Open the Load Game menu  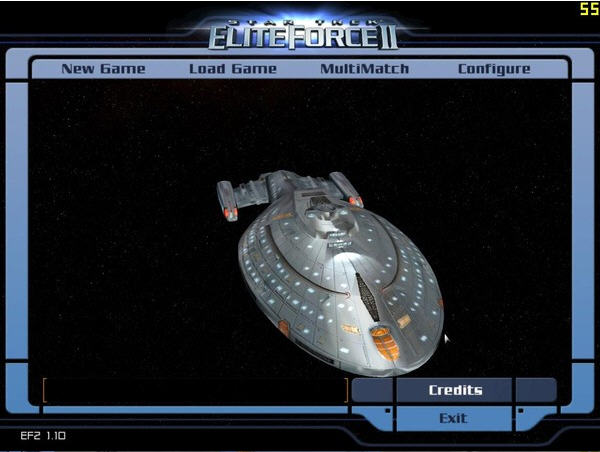233,69
